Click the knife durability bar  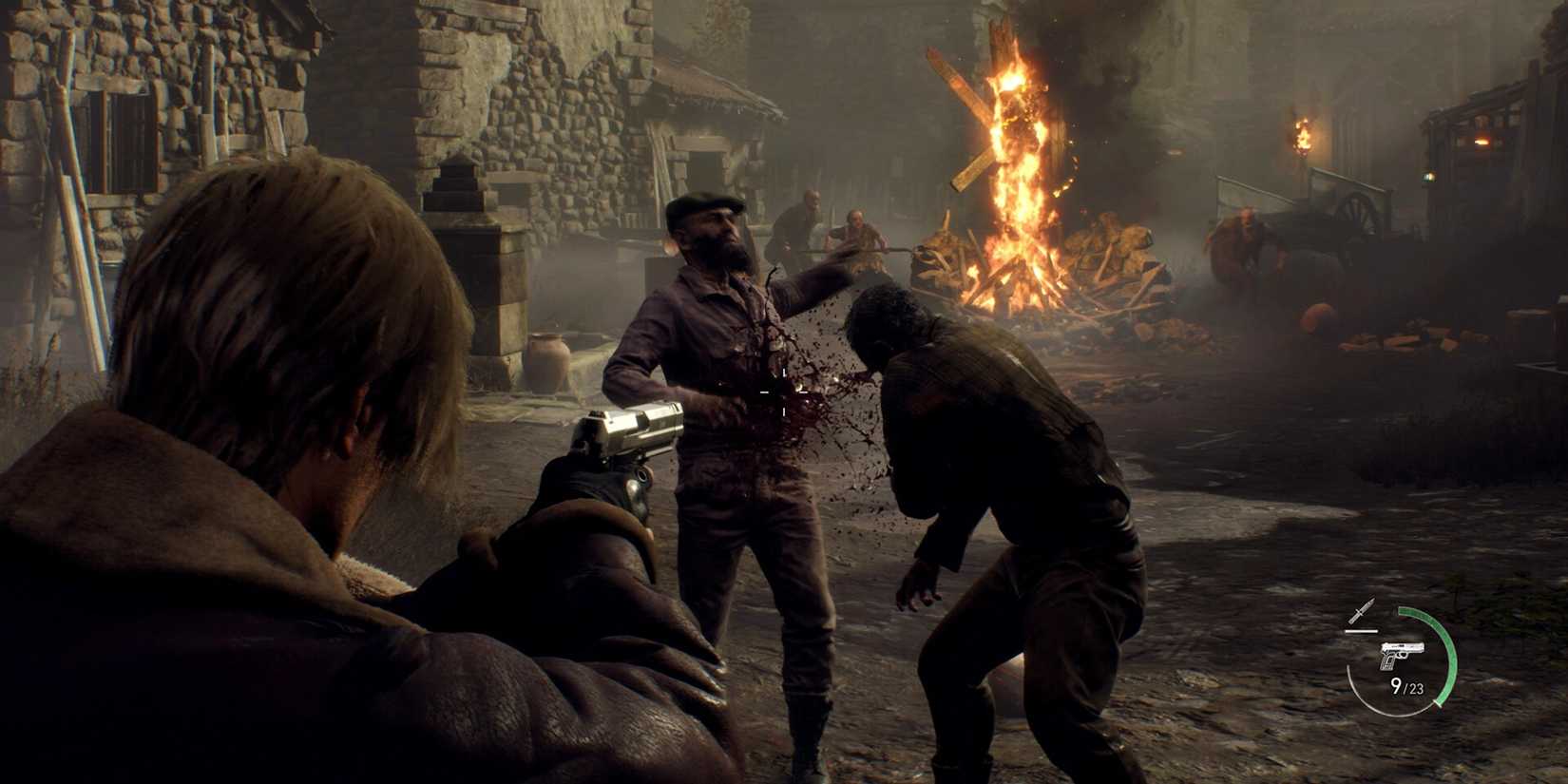point(1362,631)
